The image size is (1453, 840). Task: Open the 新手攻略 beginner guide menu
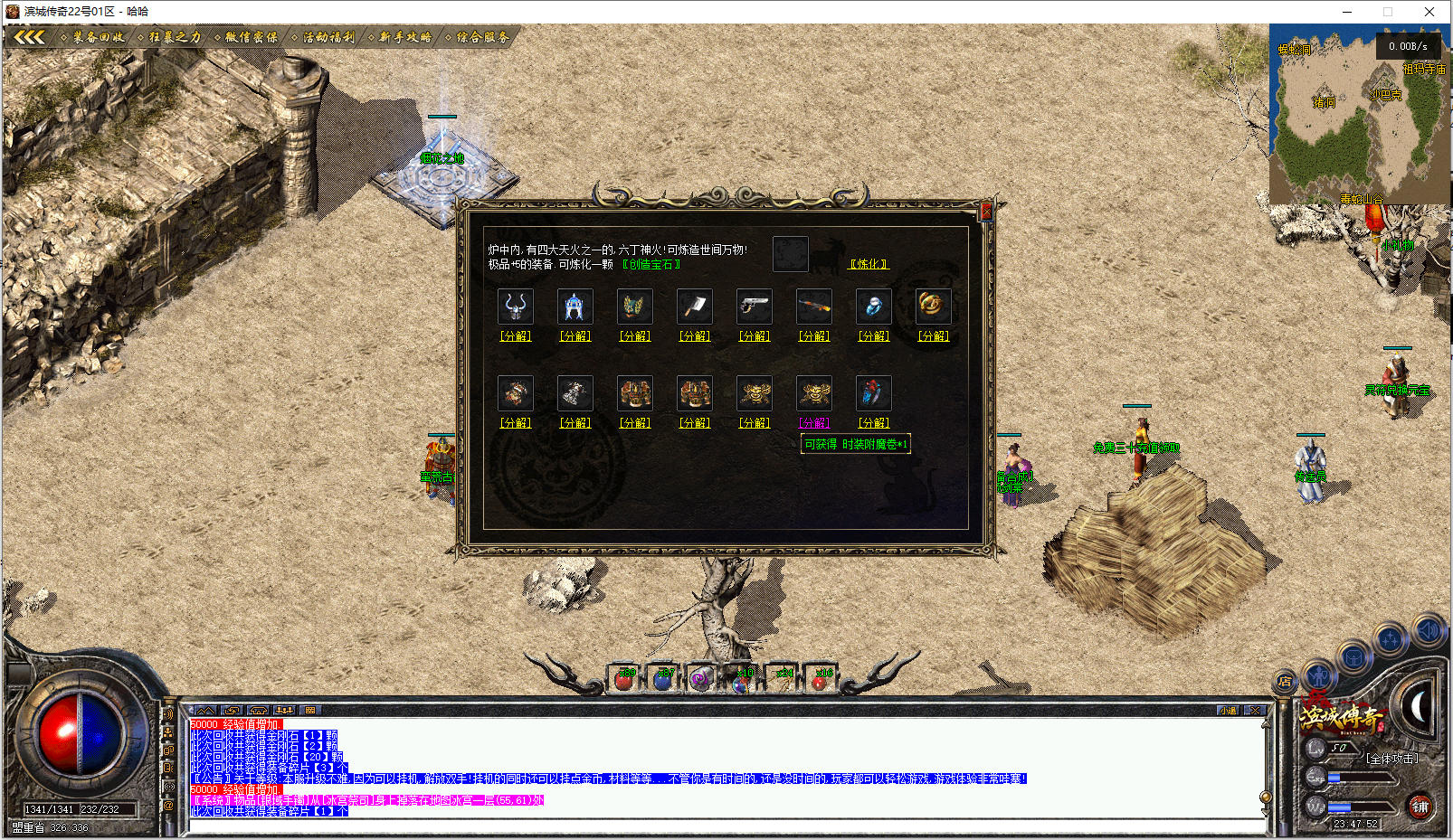click(x=404, y=37)
